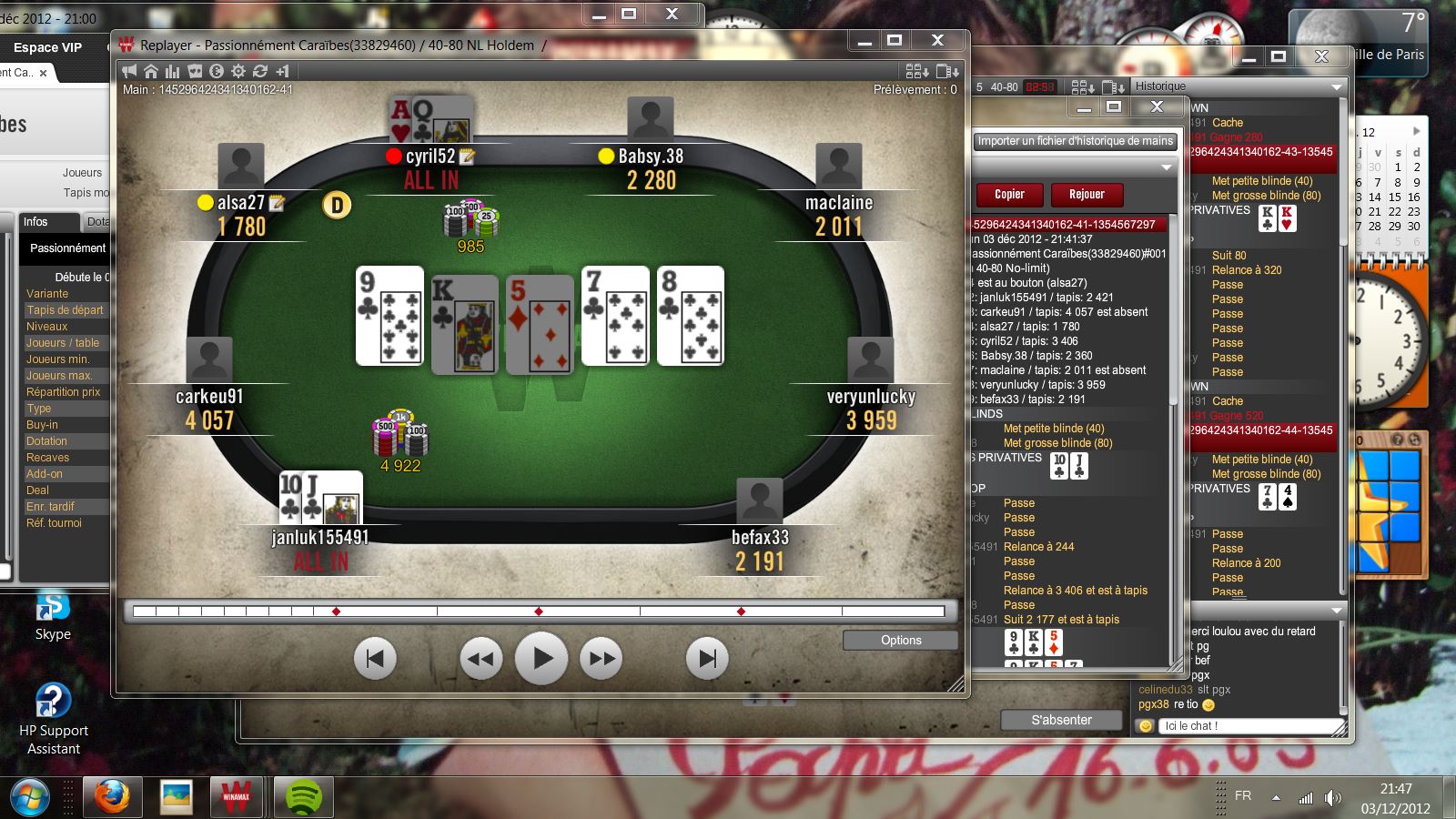Skip to the first step of the replay
Image resolution: width=1456 pixels, height=819 pixels.
click(x=375, y=658)
